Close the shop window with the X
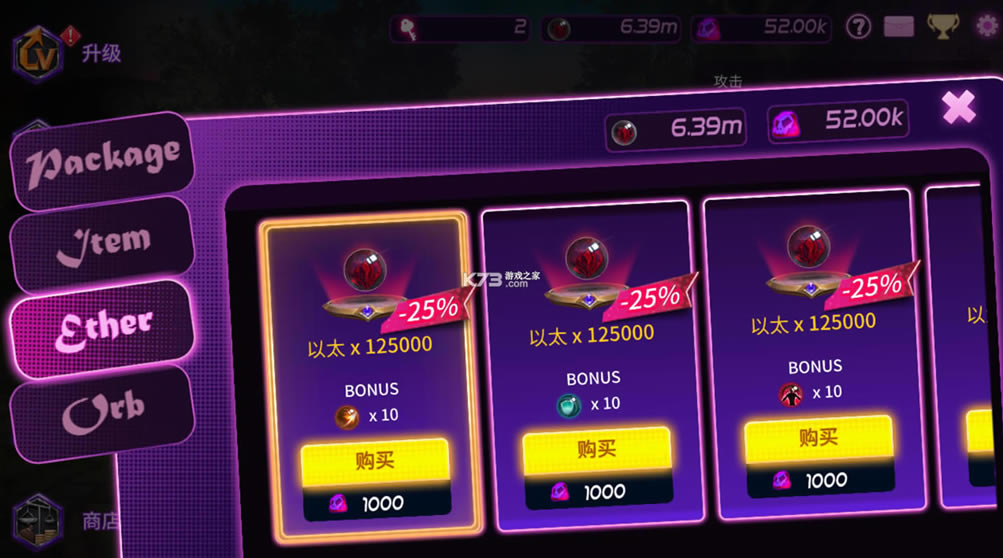The image size is (1003, 558). coord(958,106)
